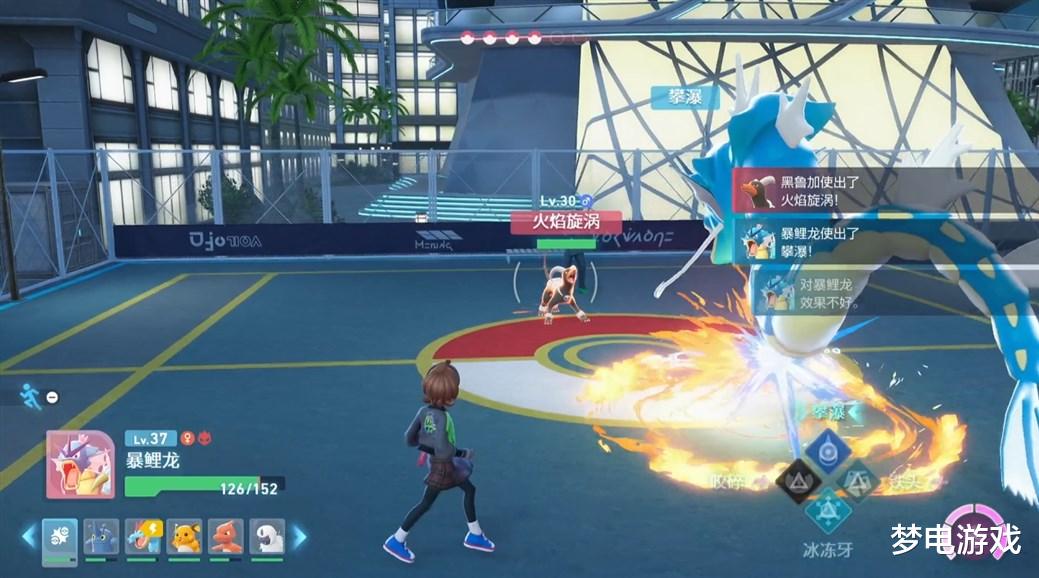Screen dimensions: 1039x578
Task: Use the 铁头 steel move
Action: [x=858, y=482]
